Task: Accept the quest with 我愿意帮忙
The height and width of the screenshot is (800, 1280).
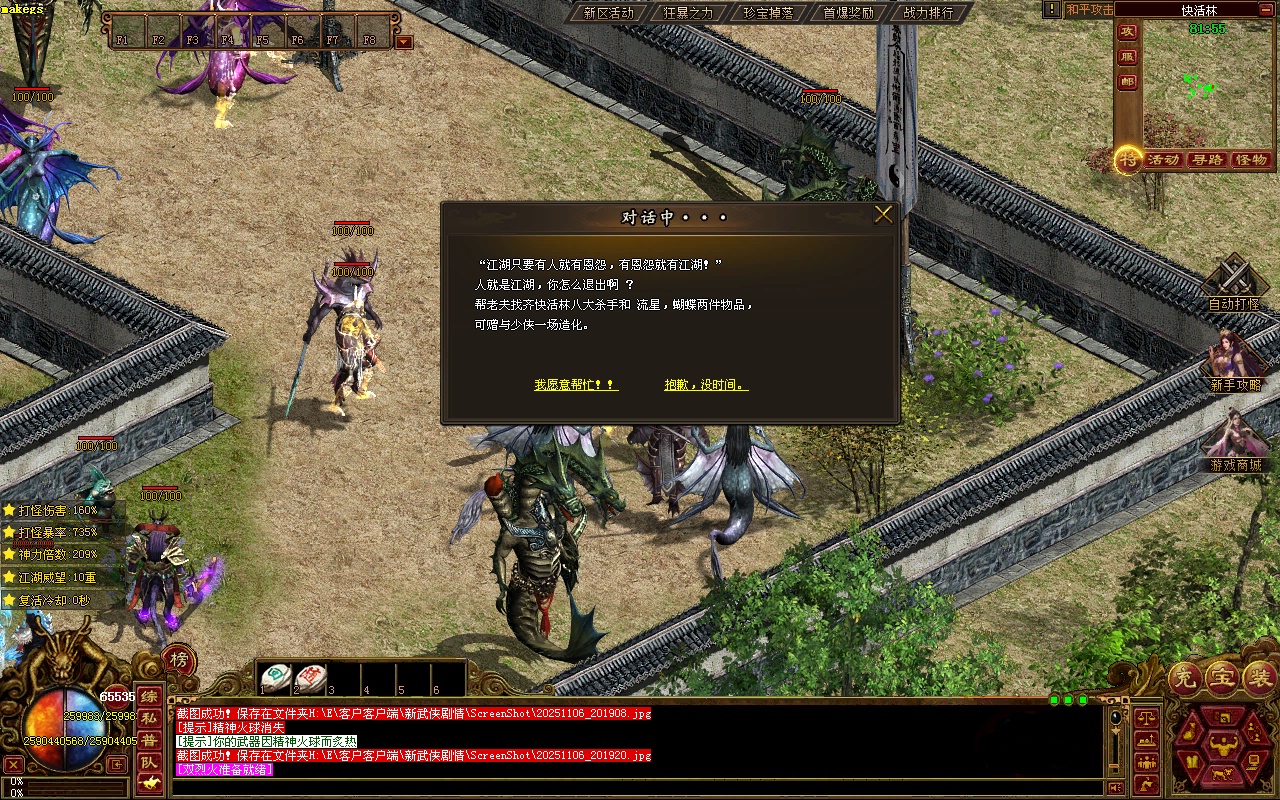Action: pos(575,385)
